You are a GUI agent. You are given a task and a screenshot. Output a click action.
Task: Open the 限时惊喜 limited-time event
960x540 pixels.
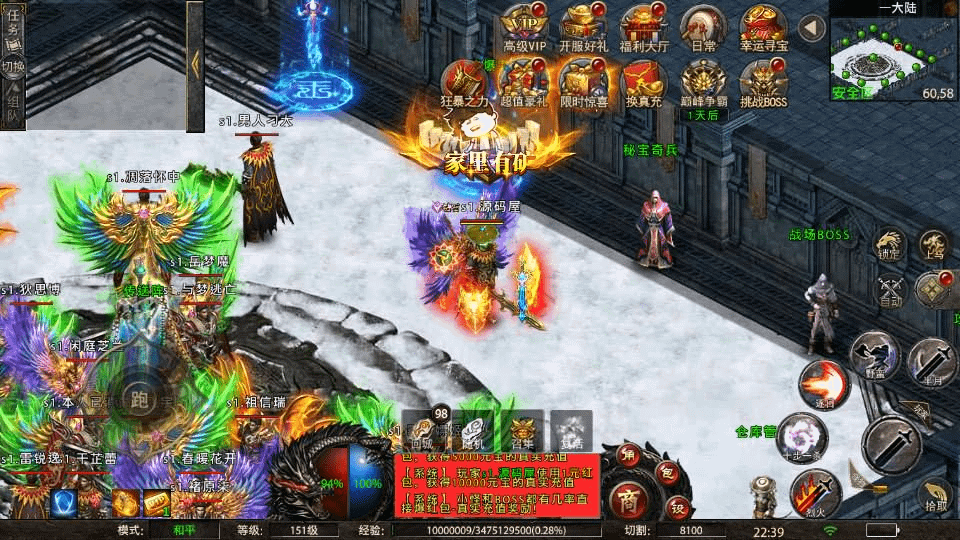coord(583,81)
